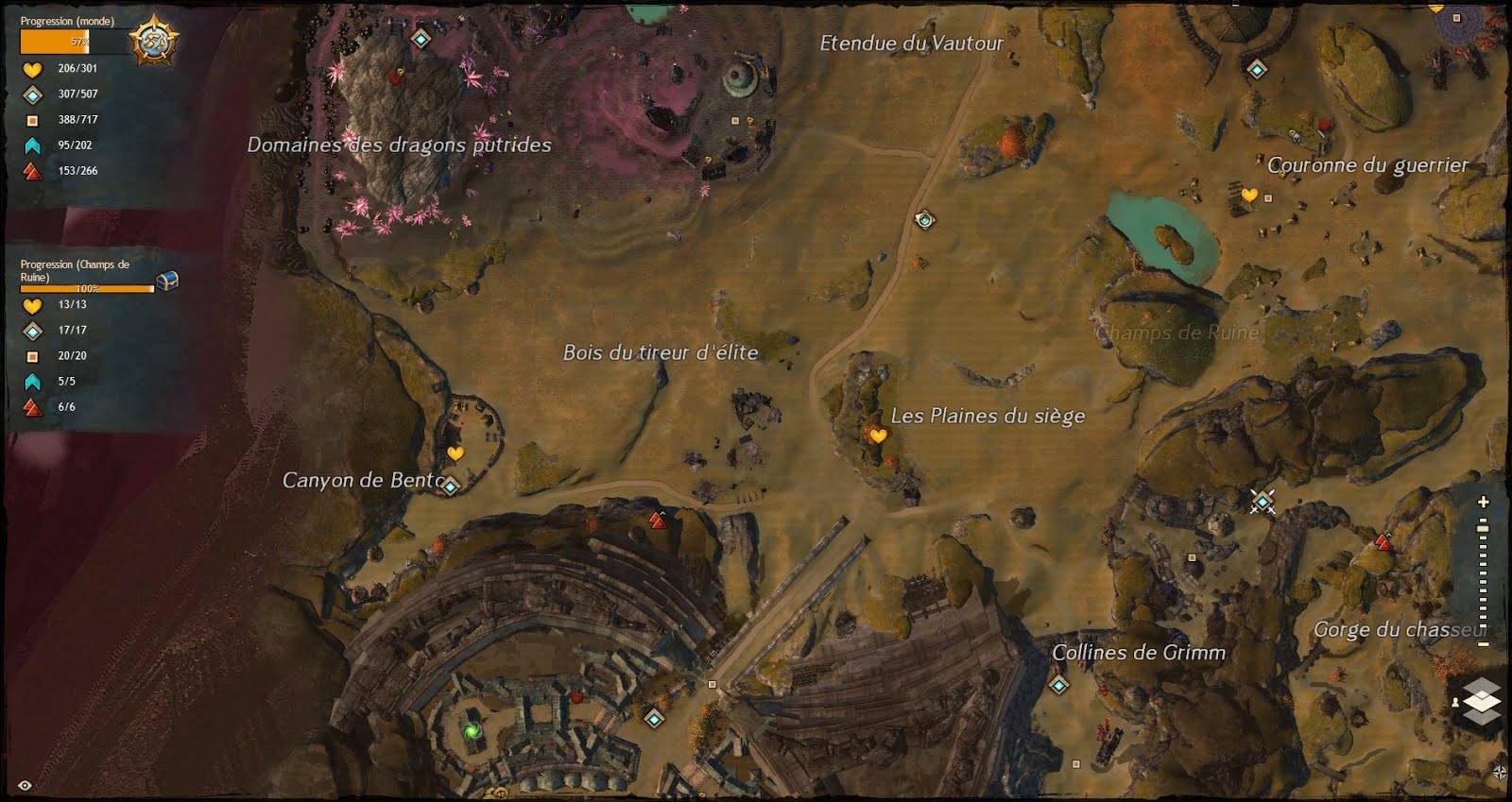Viewport: 1512px width, 802px height.
Task: Toggle the floor layers icon near bottom right
Action: coord(1484,699)
